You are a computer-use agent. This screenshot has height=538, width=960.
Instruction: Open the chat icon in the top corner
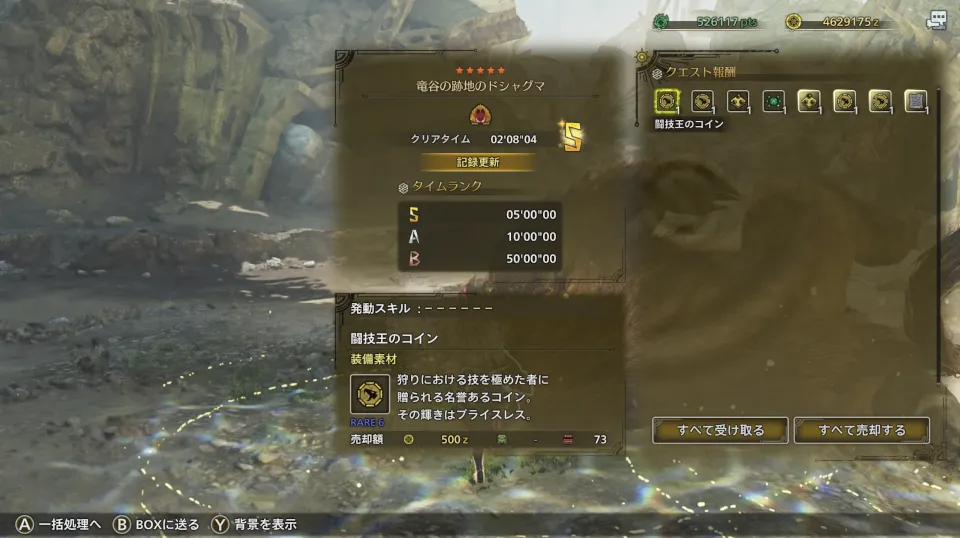[936, 21]
